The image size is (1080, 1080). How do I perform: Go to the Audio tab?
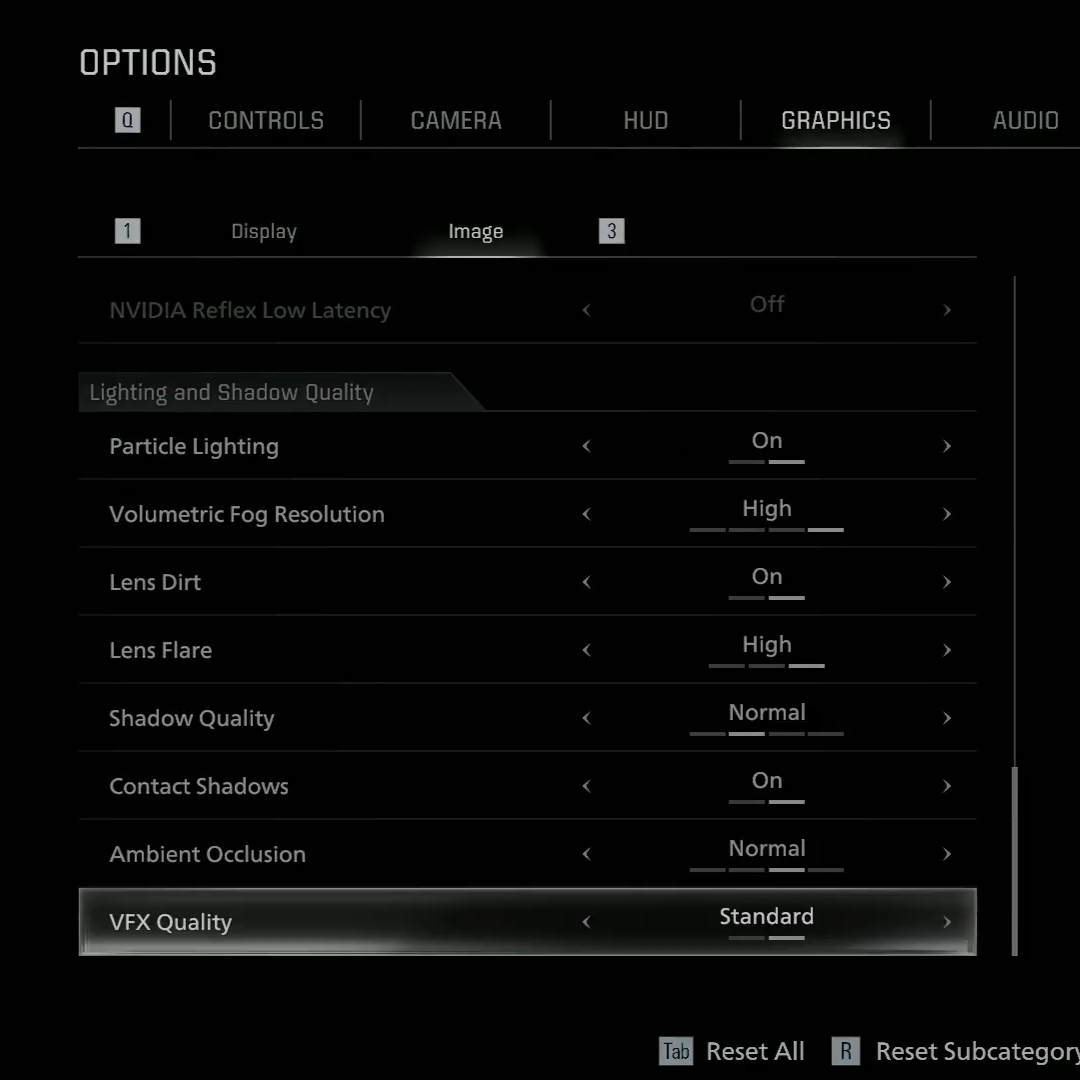1025,121
